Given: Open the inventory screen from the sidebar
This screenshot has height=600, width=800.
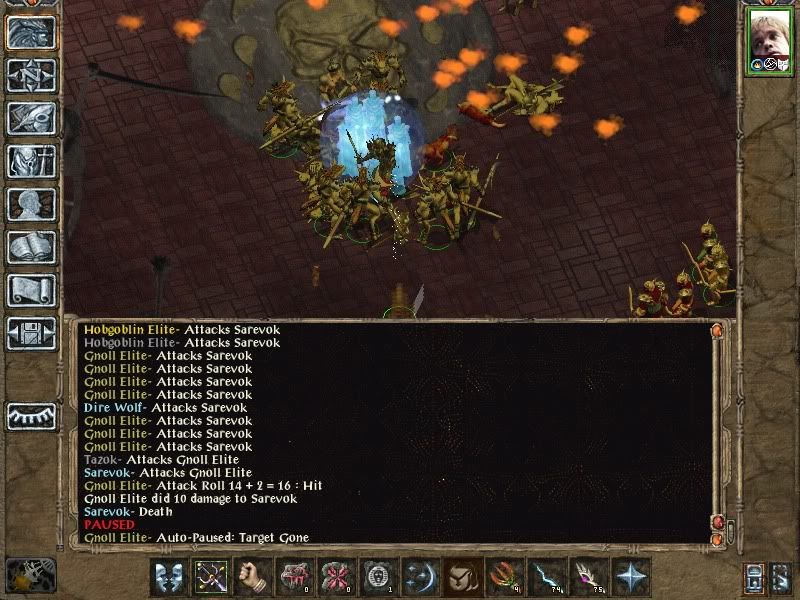Looking at the screenshot, I should click(x=31, y=161).
